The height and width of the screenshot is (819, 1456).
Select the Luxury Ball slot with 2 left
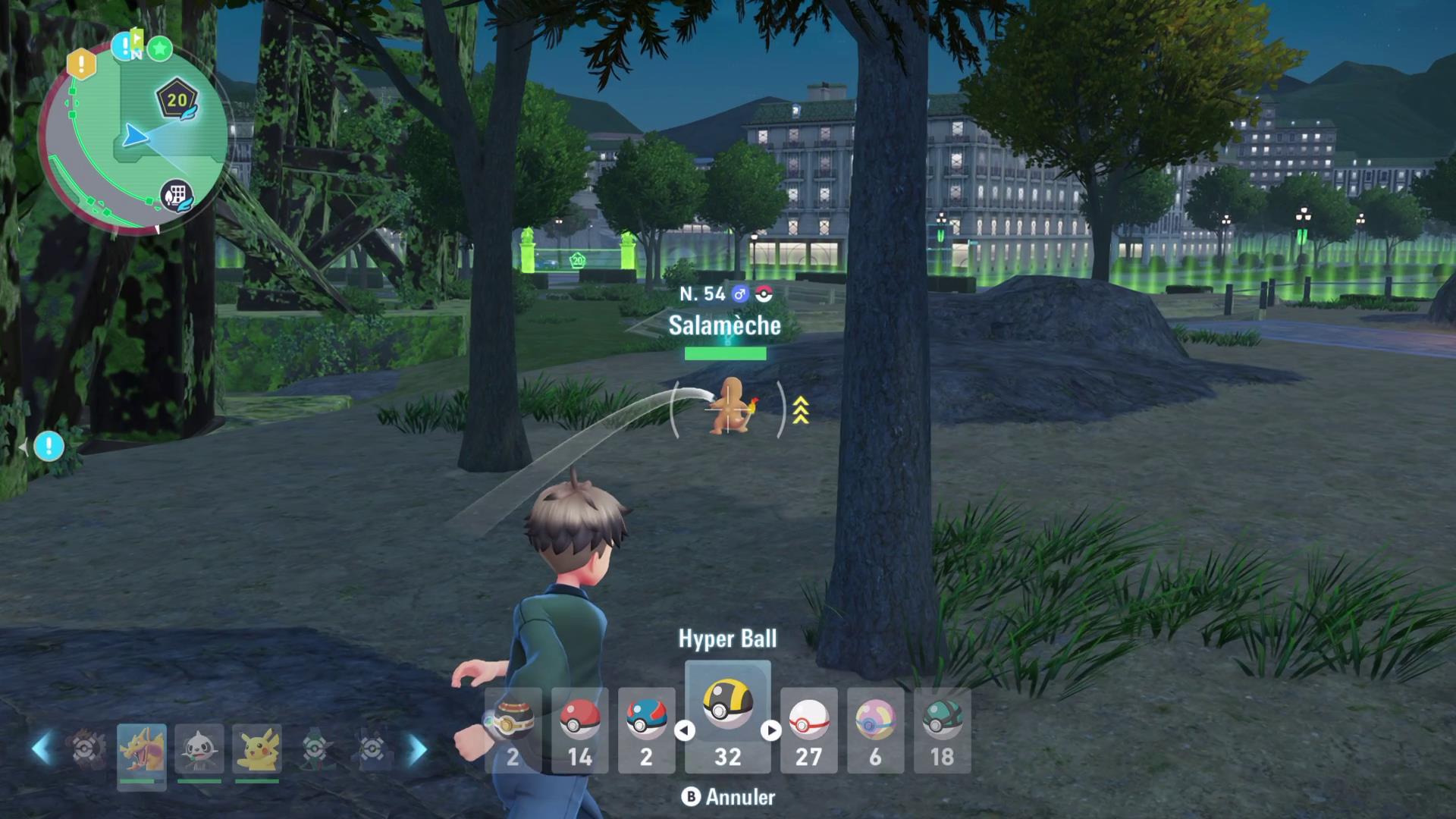(513, 730)
